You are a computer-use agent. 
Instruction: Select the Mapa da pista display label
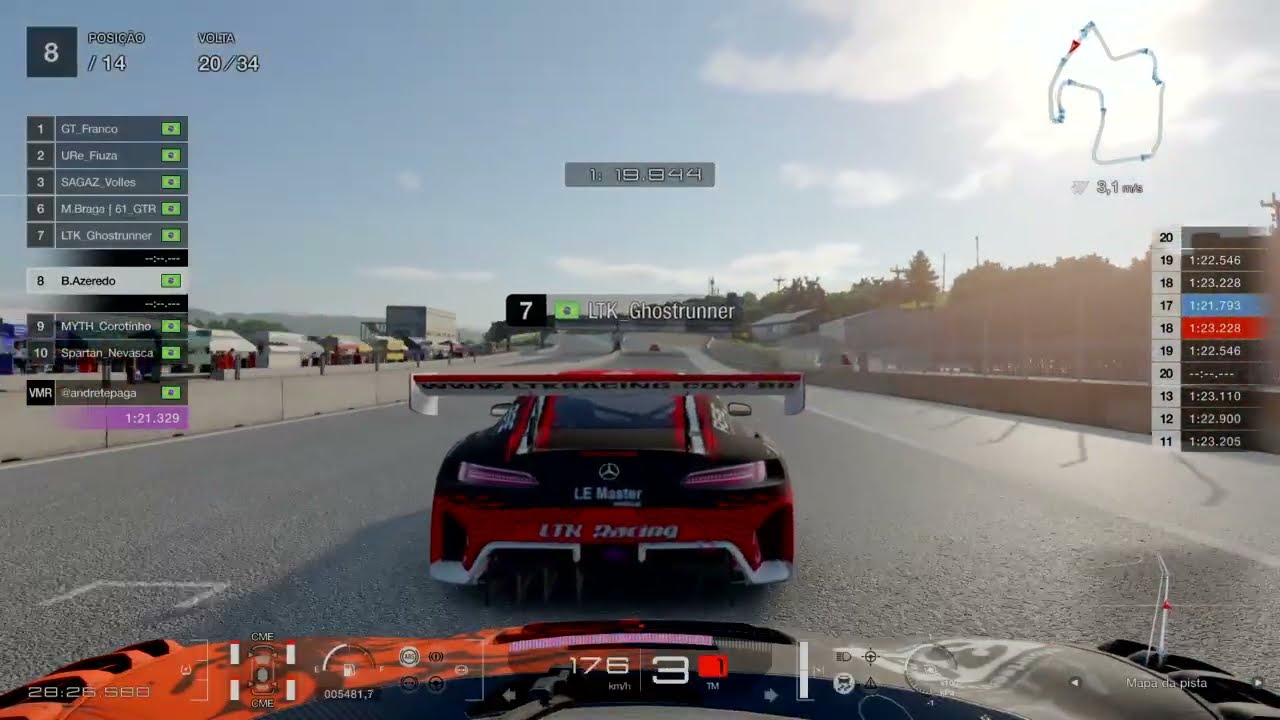click(1166, 683)
